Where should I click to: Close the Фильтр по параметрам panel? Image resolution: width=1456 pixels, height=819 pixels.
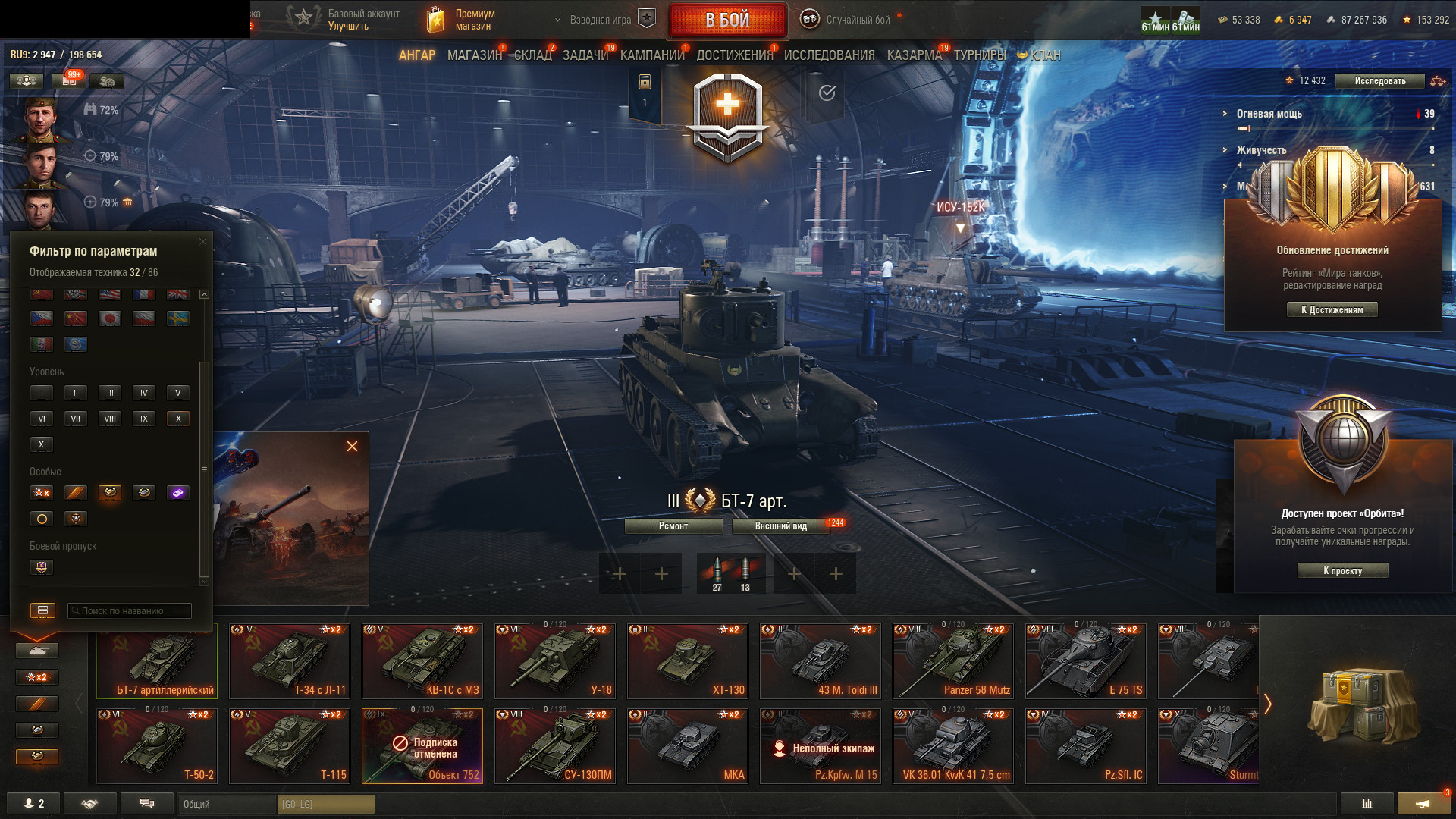(202, 242)
